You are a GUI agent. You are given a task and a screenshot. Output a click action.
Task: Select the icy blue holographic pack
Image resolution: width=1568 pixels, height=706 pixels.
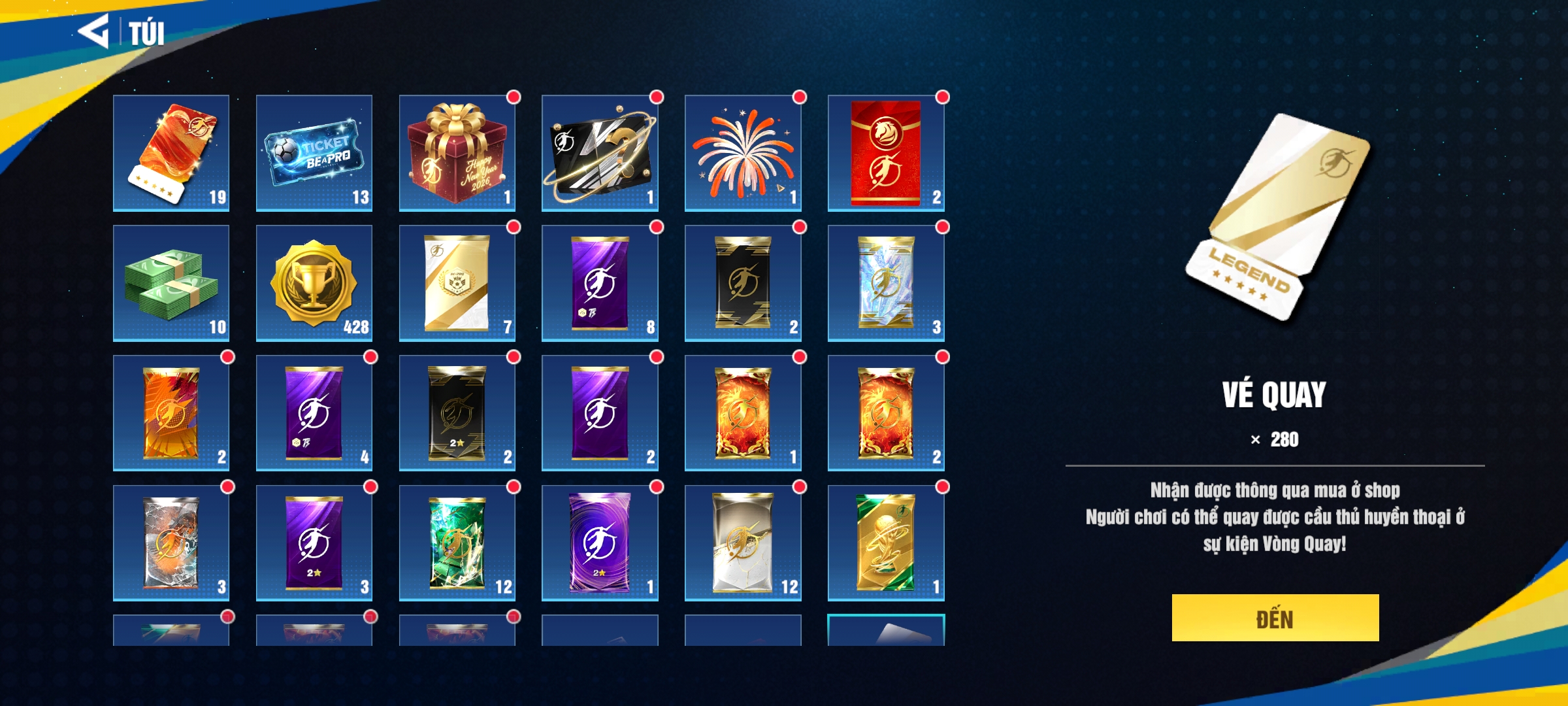click(x=886, y=283)
